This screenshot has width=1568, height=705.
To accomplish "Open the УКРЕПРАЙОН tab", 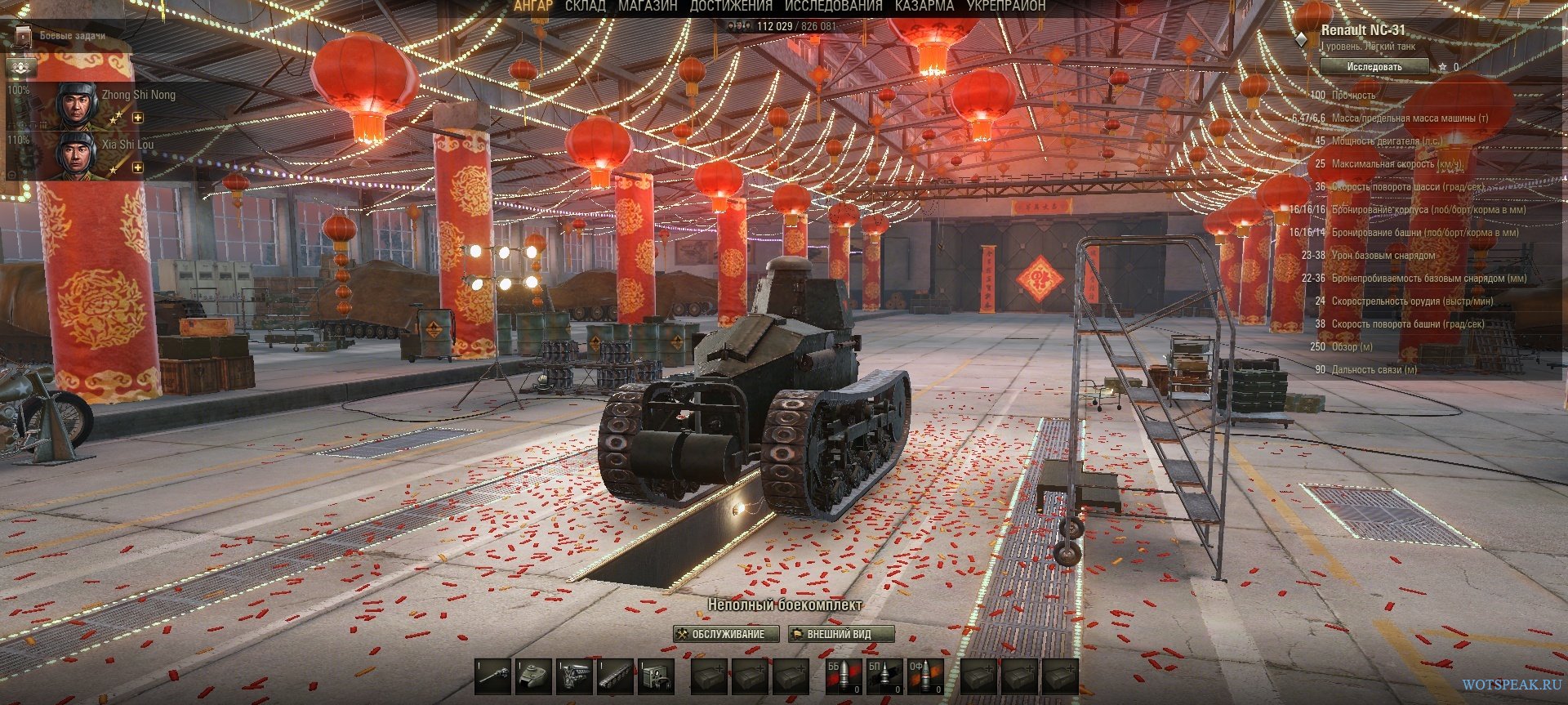I will (x=1005, y=6).
